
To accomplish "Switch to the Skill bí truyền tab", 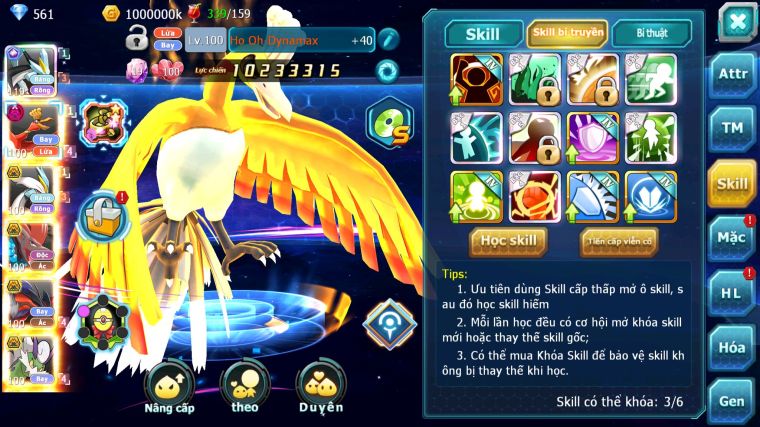I will (567, 33).
